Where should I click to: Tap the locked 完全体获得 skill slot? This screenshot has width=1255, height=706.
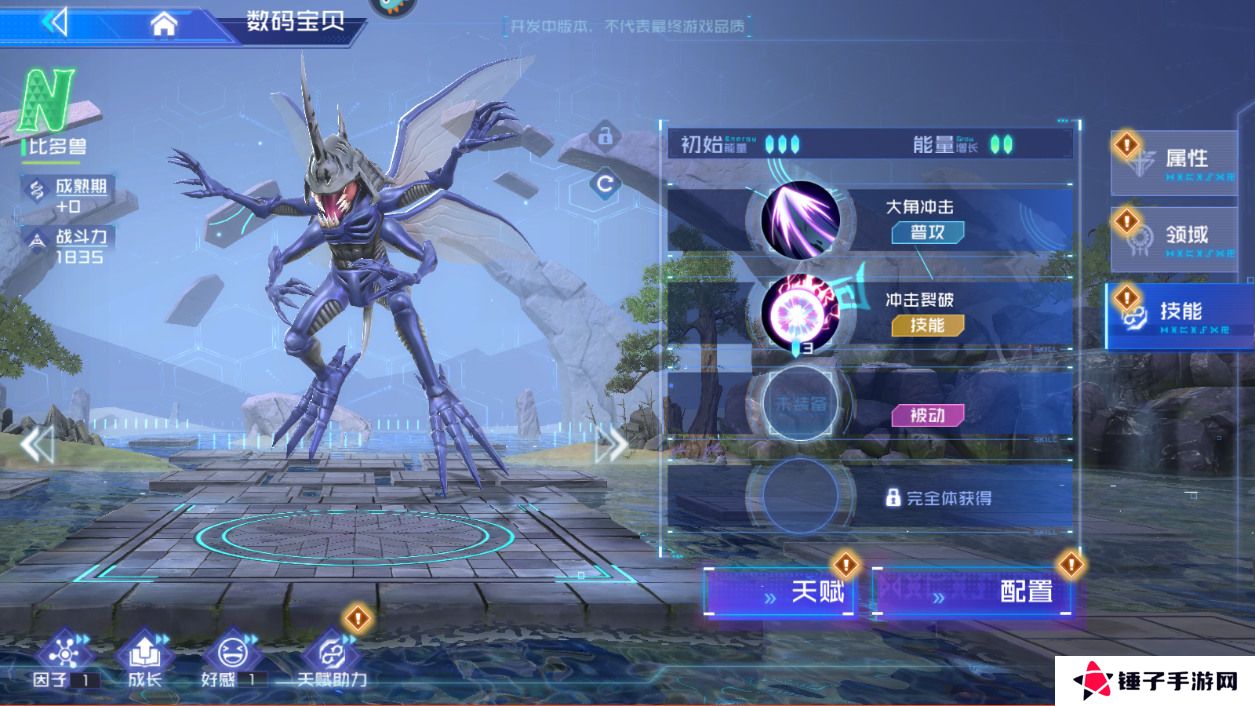[x=800, y=497]
